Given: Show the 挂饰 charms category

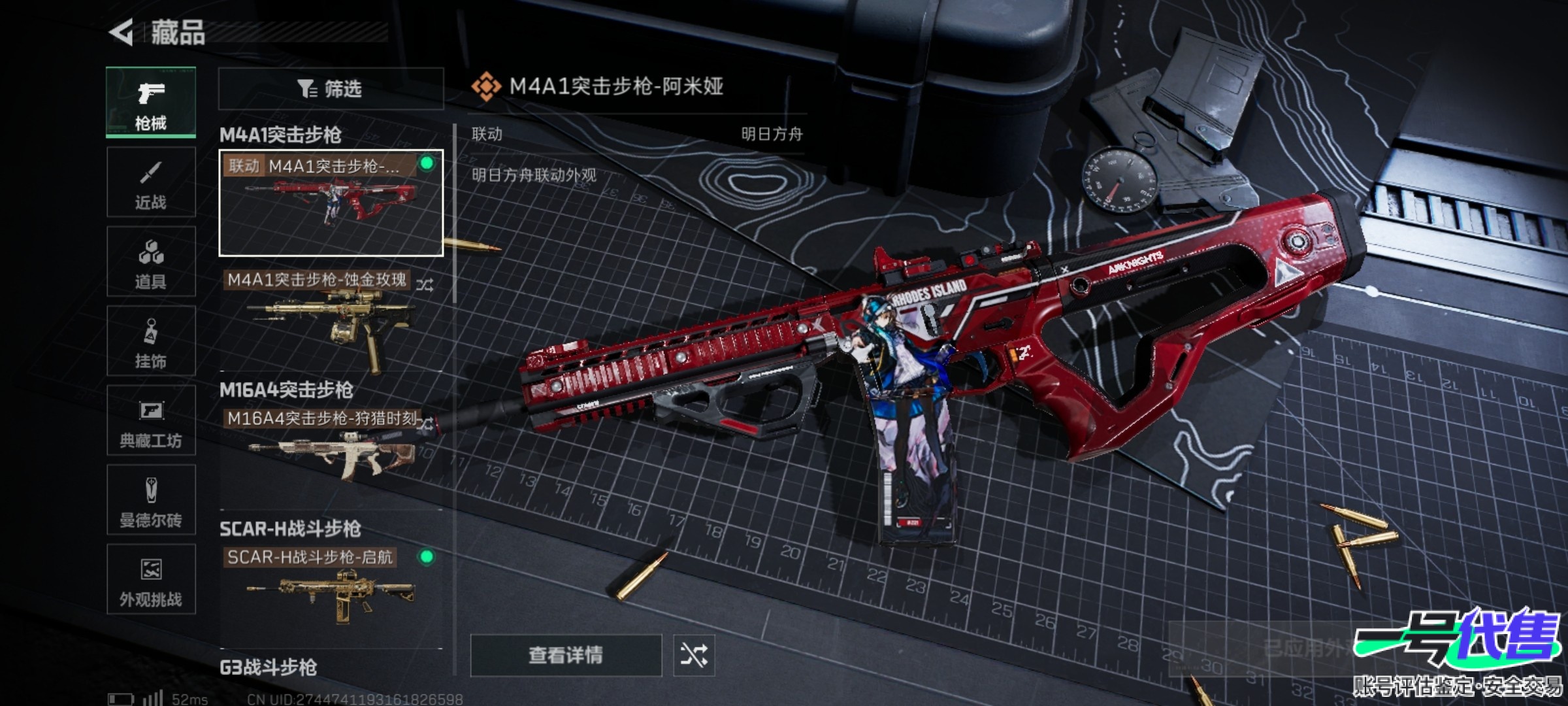Looking at the screenshot, I should [x=151, y=341].
